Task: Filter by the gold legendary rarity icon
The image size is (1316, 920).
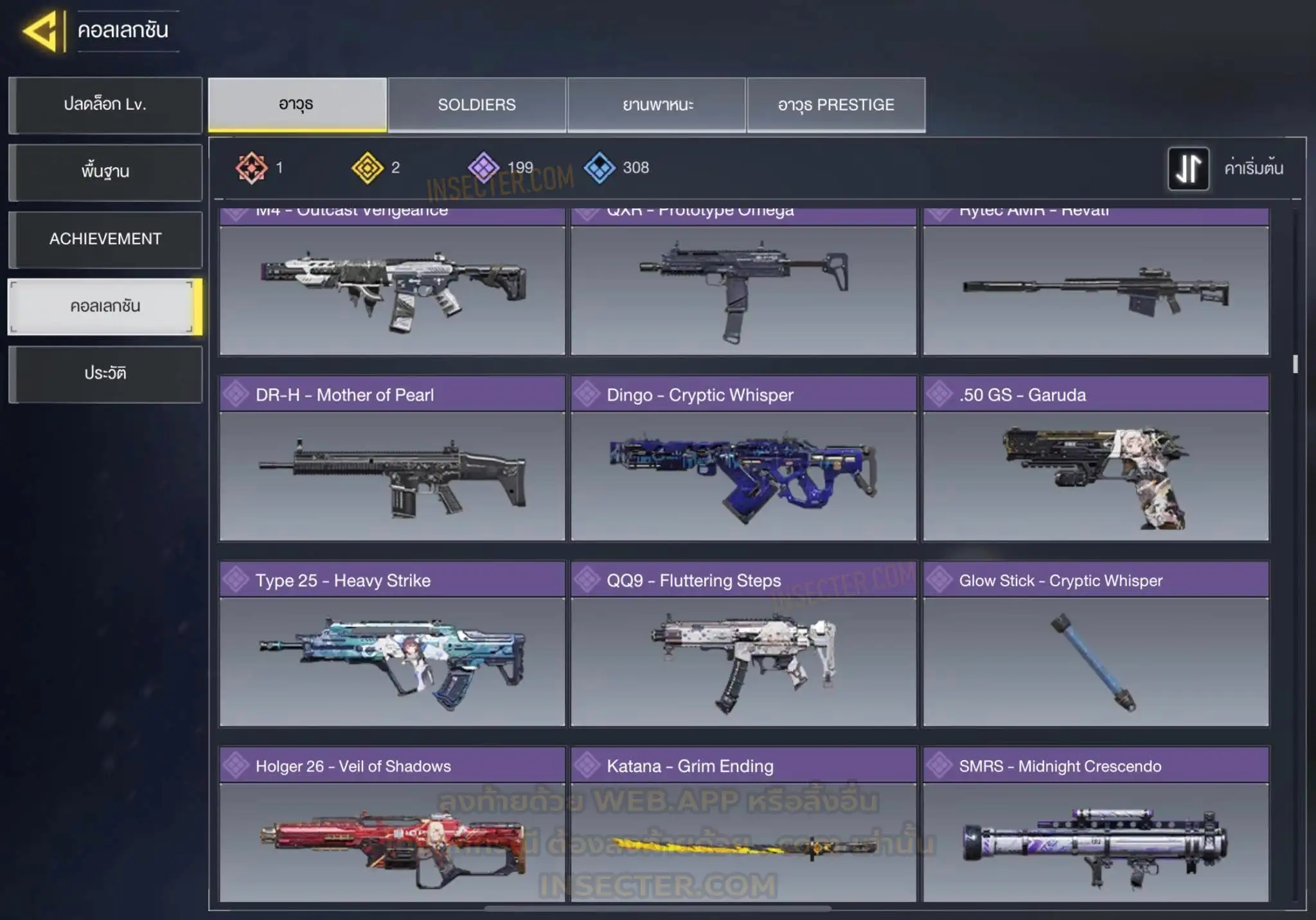Action: point(368,168)
